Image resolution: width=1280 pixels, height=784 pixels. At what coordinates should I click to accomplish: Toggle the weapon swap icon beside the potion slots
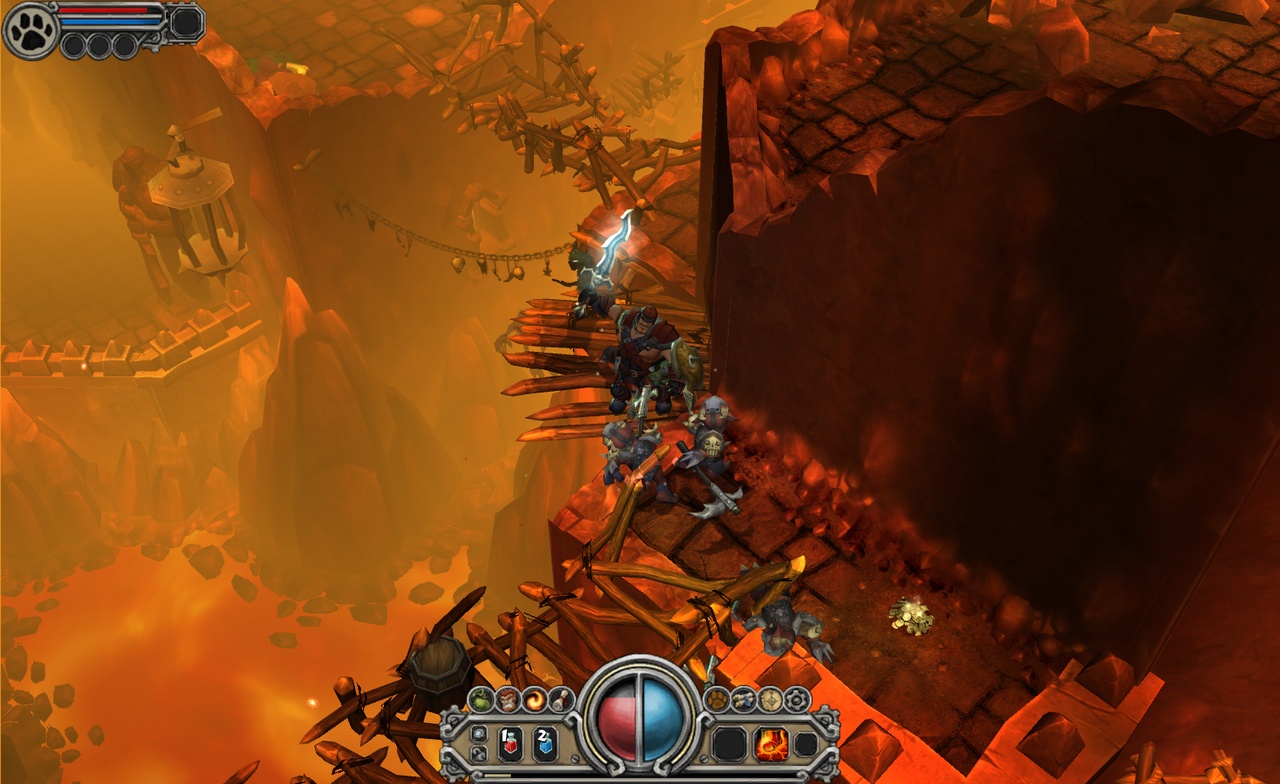(478, 752)
